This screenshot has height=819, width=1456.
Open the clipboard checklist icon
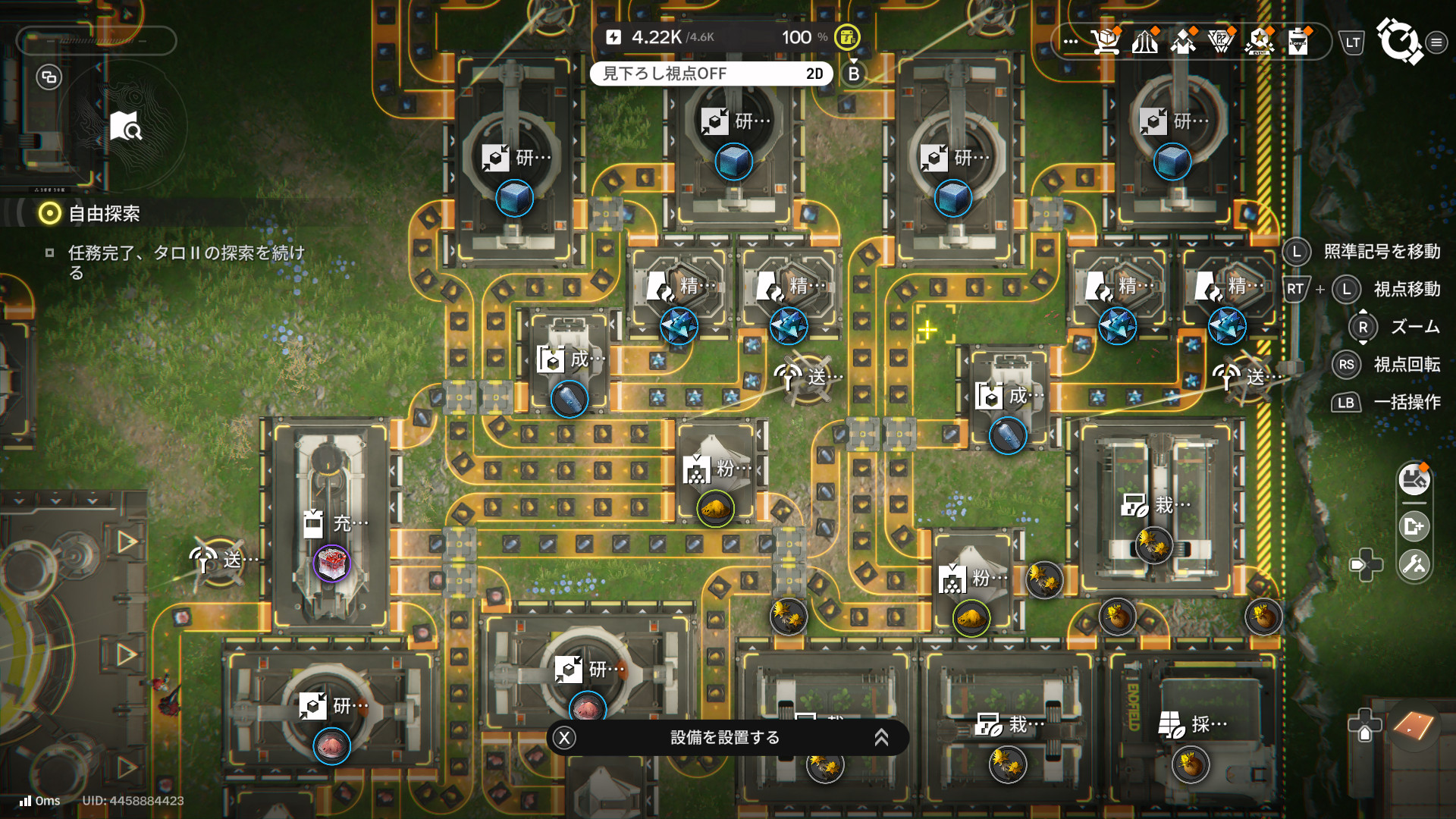tap(1298, 41)
